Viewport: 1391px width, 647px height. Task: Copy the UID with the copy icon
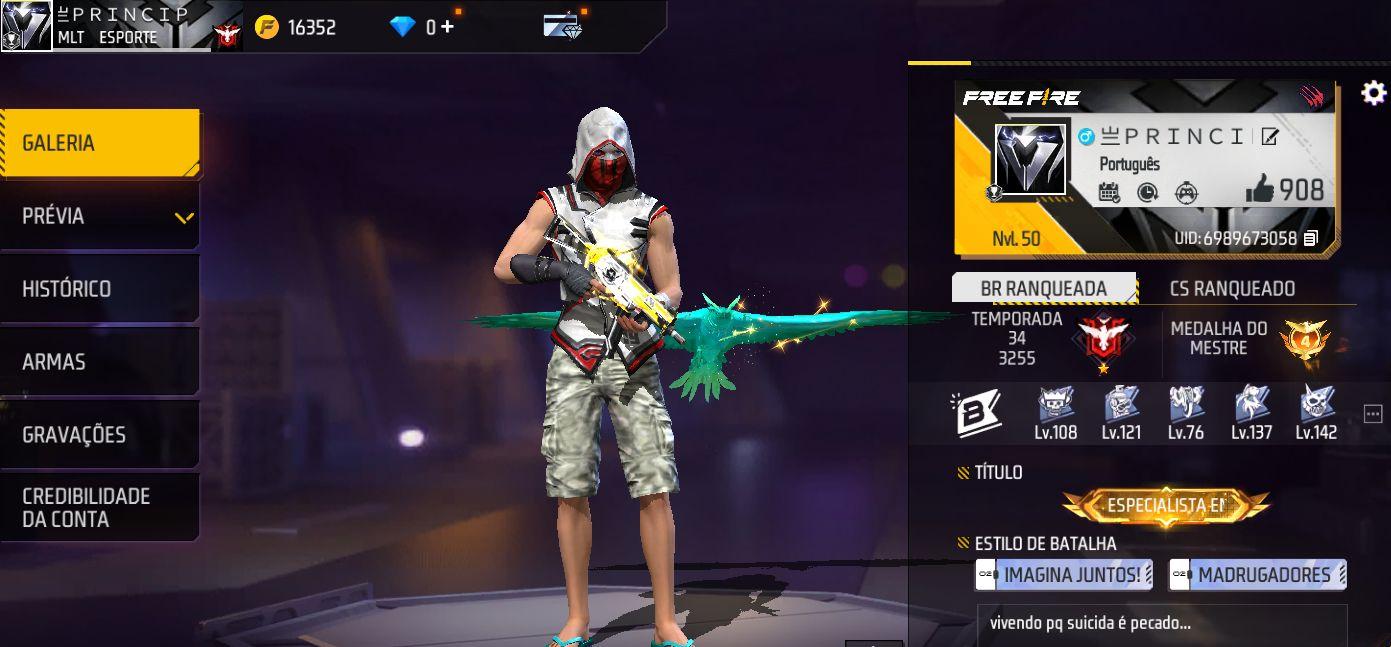(1311, 238)
